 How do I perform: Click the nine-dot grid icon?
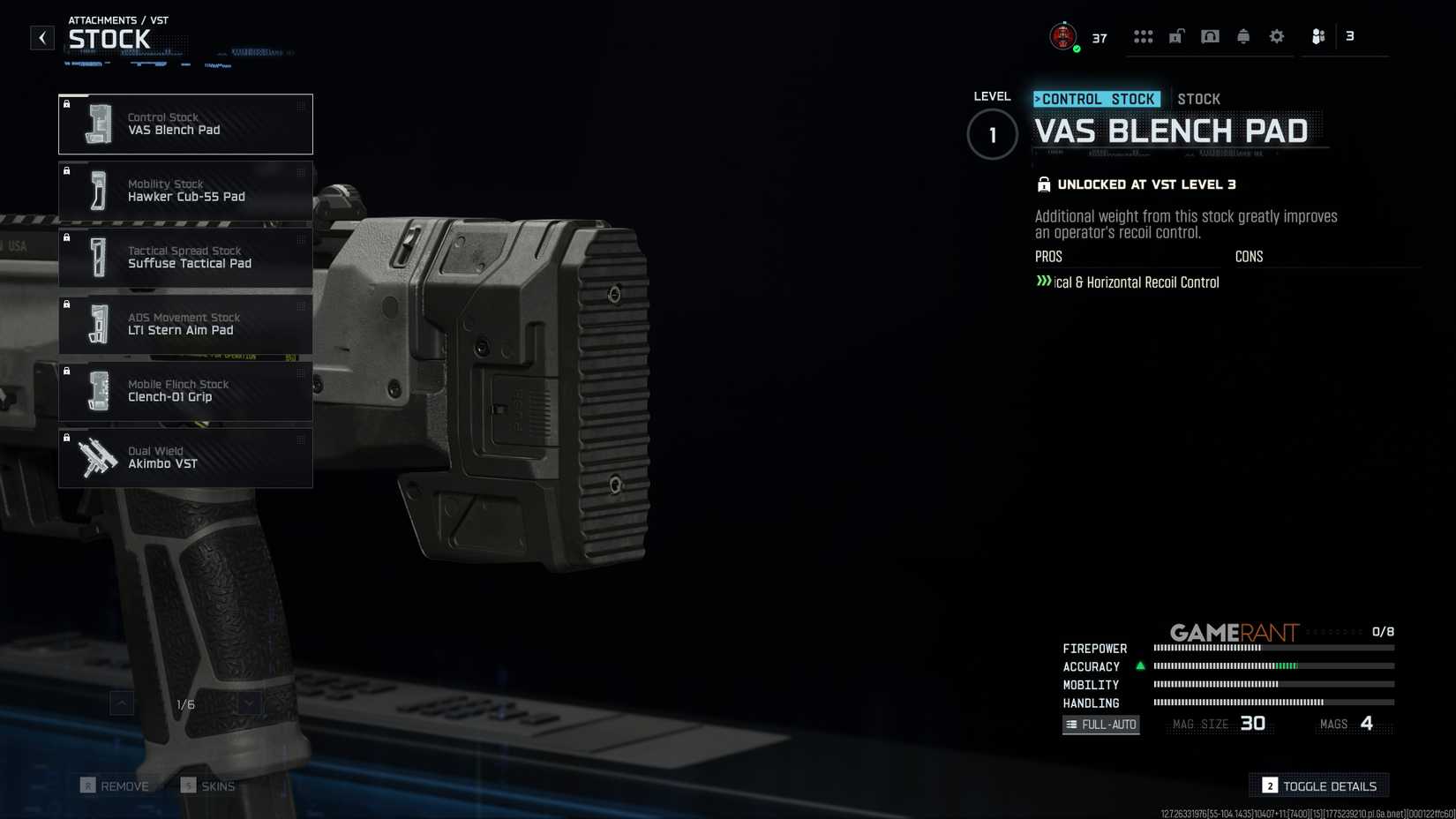tap(1144, 35)
